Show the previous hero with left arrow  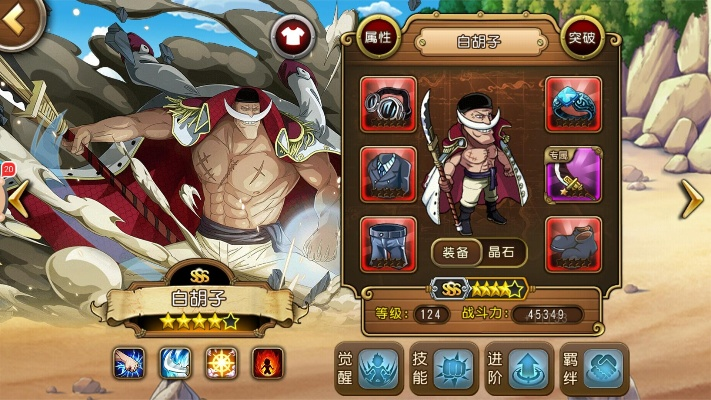tap(17, 200)
